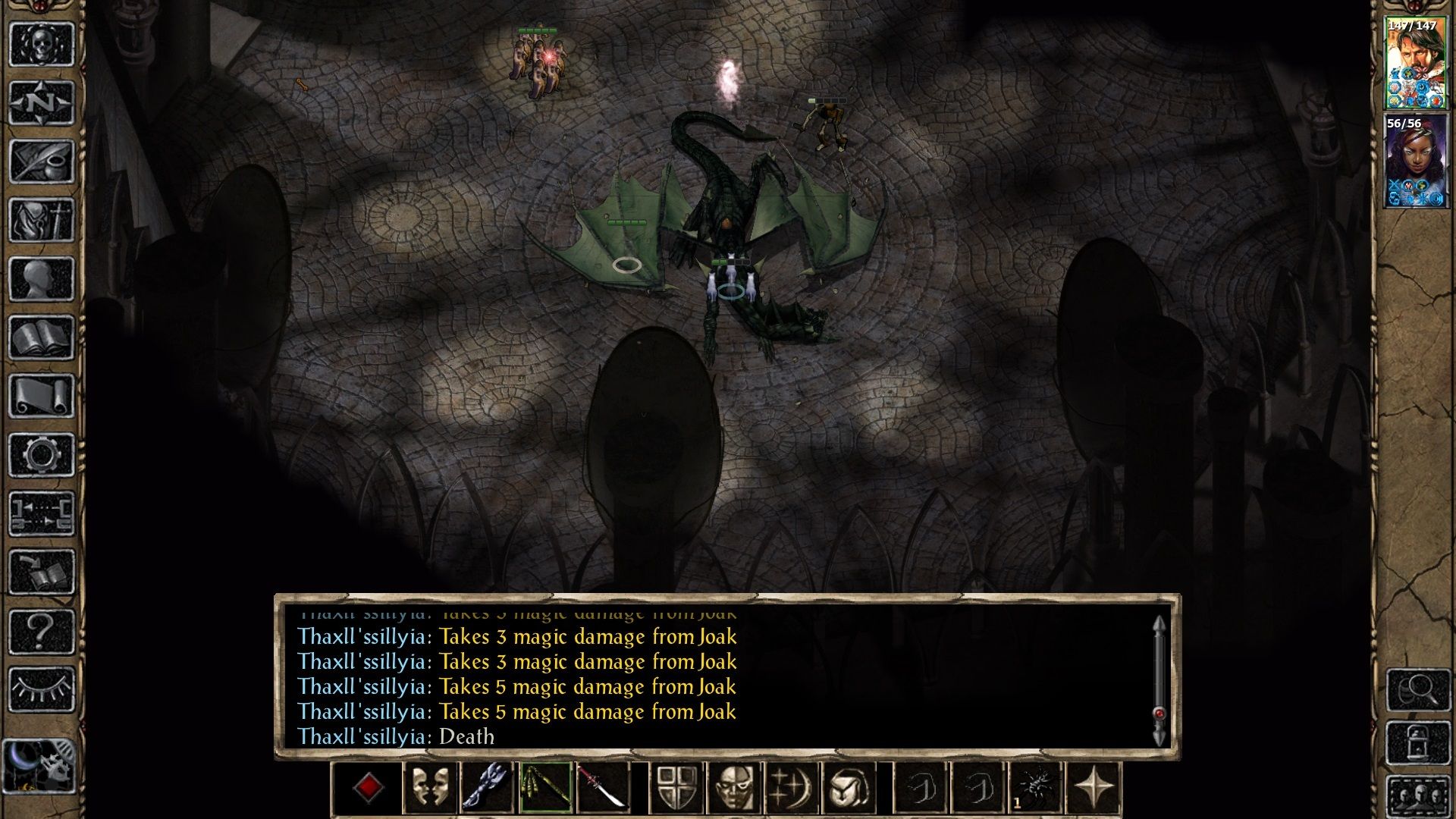The height and width of the screenshot is (819, 1456).
Task: Activate the shield guard action
Action: tap(677, 789)
